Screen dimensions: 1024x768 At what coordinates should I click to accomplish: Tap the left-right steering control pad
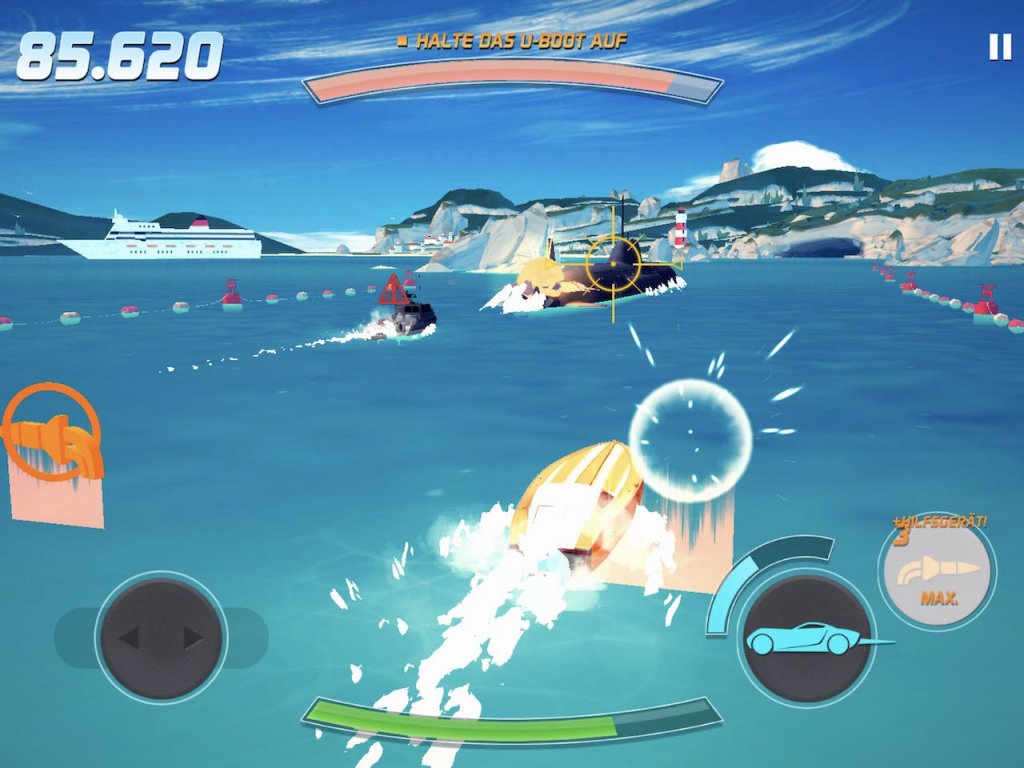point(161,638)
